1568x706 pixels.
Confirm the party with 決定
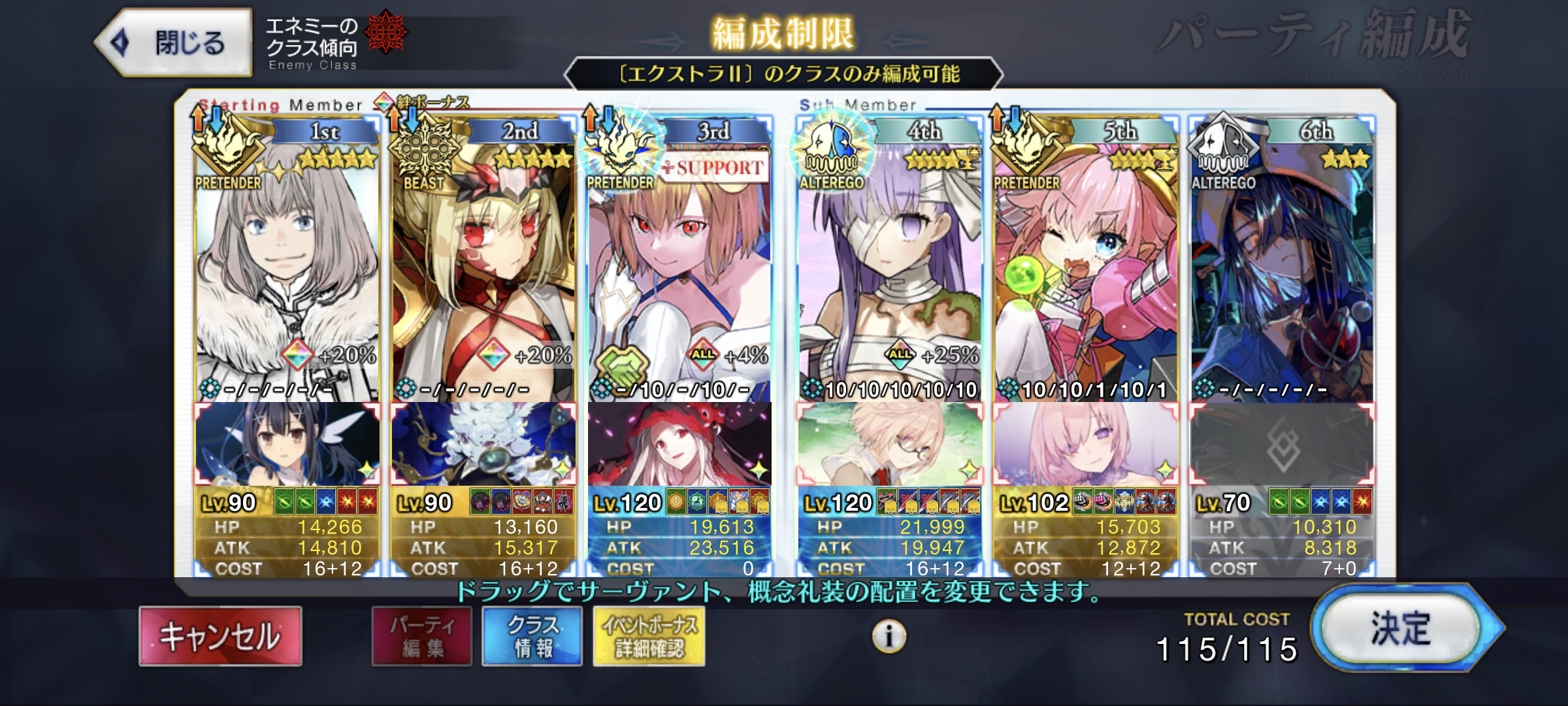pos(1401,629)
